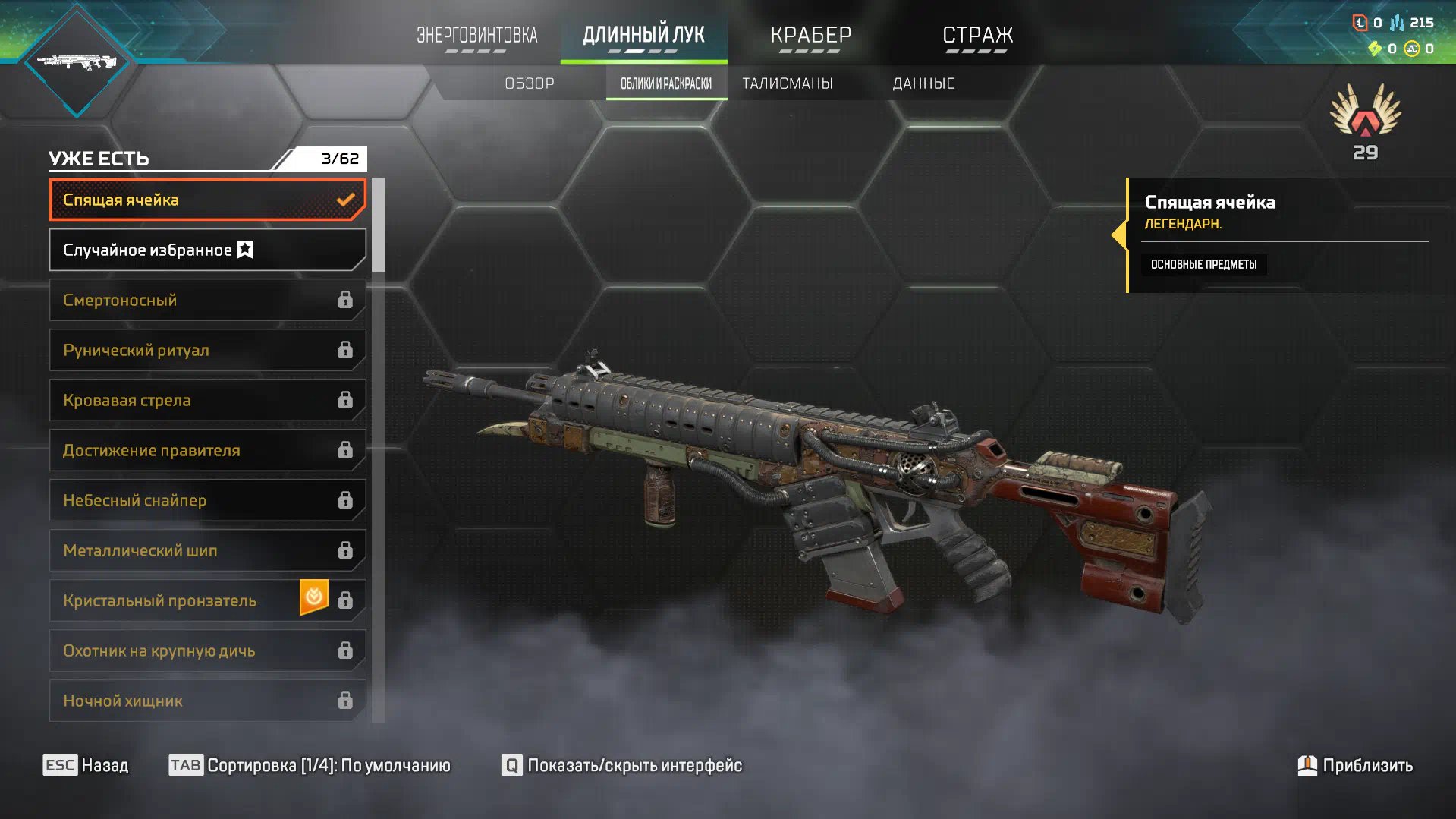Screen dimensions: 1456x819
Task: Switch to the ЭНЕРГОВИНТОВКА weapon tab
Action: (476, 36)
